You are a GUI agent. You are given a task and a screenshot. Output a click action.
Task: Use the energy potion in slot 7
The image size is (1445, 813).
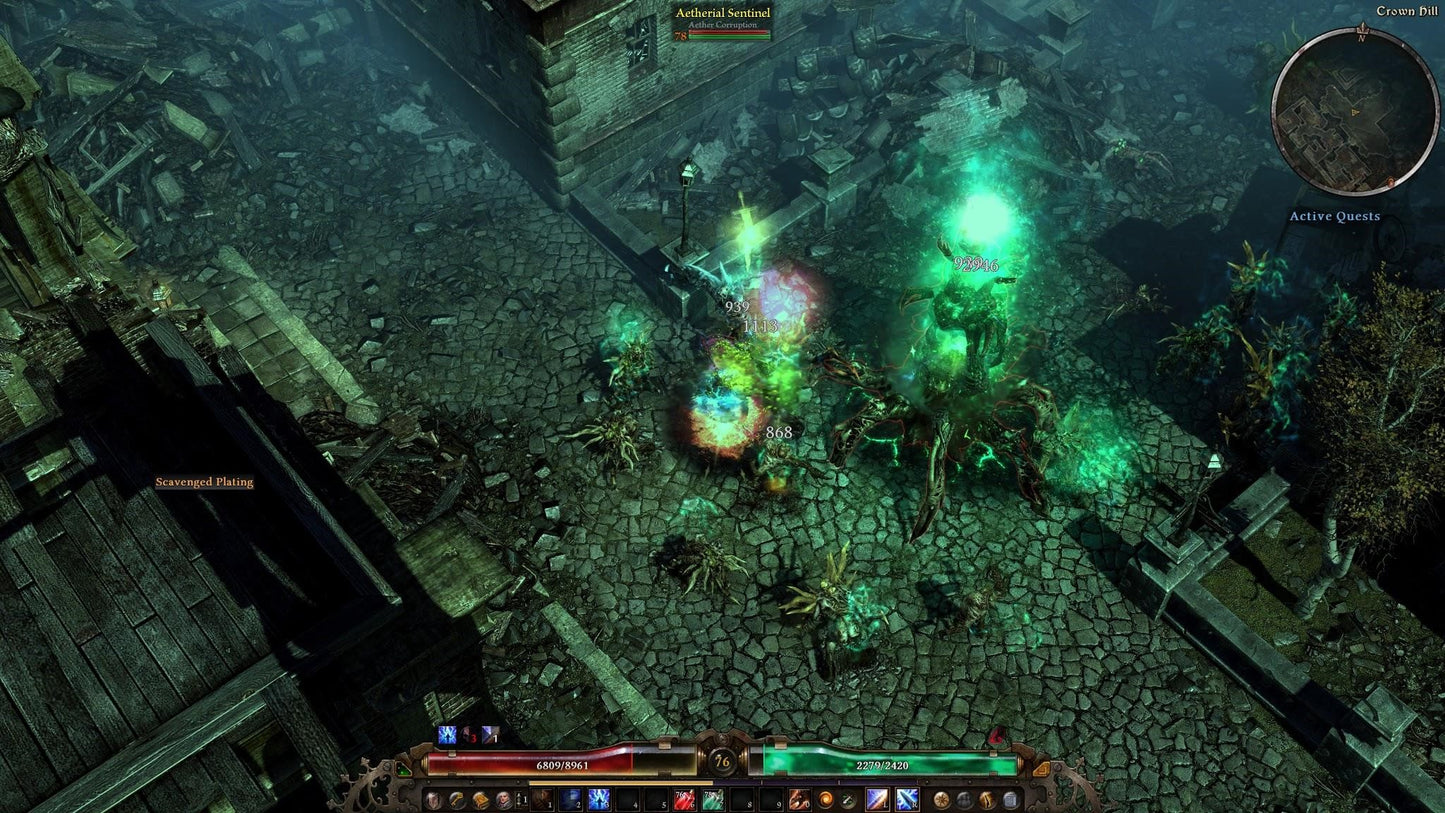pyautogui.click(x=713, y=801)
